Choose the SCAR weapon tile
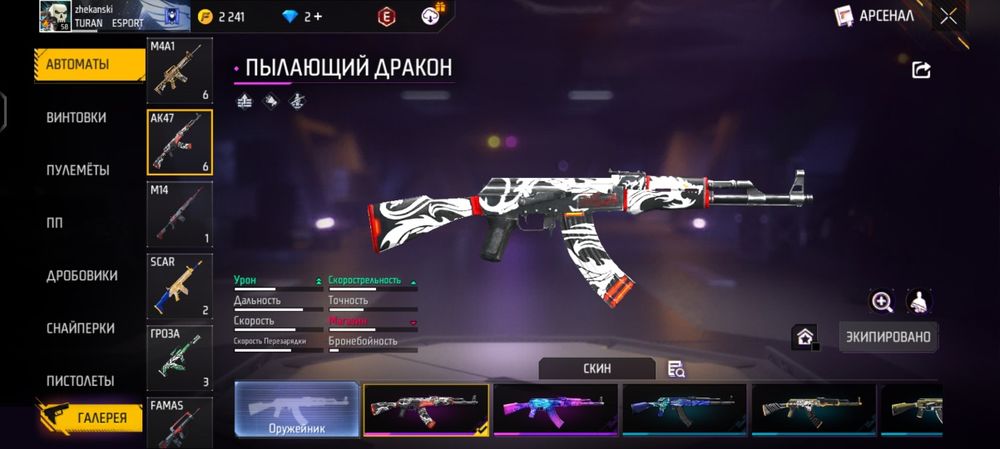 tap(180, 286)
